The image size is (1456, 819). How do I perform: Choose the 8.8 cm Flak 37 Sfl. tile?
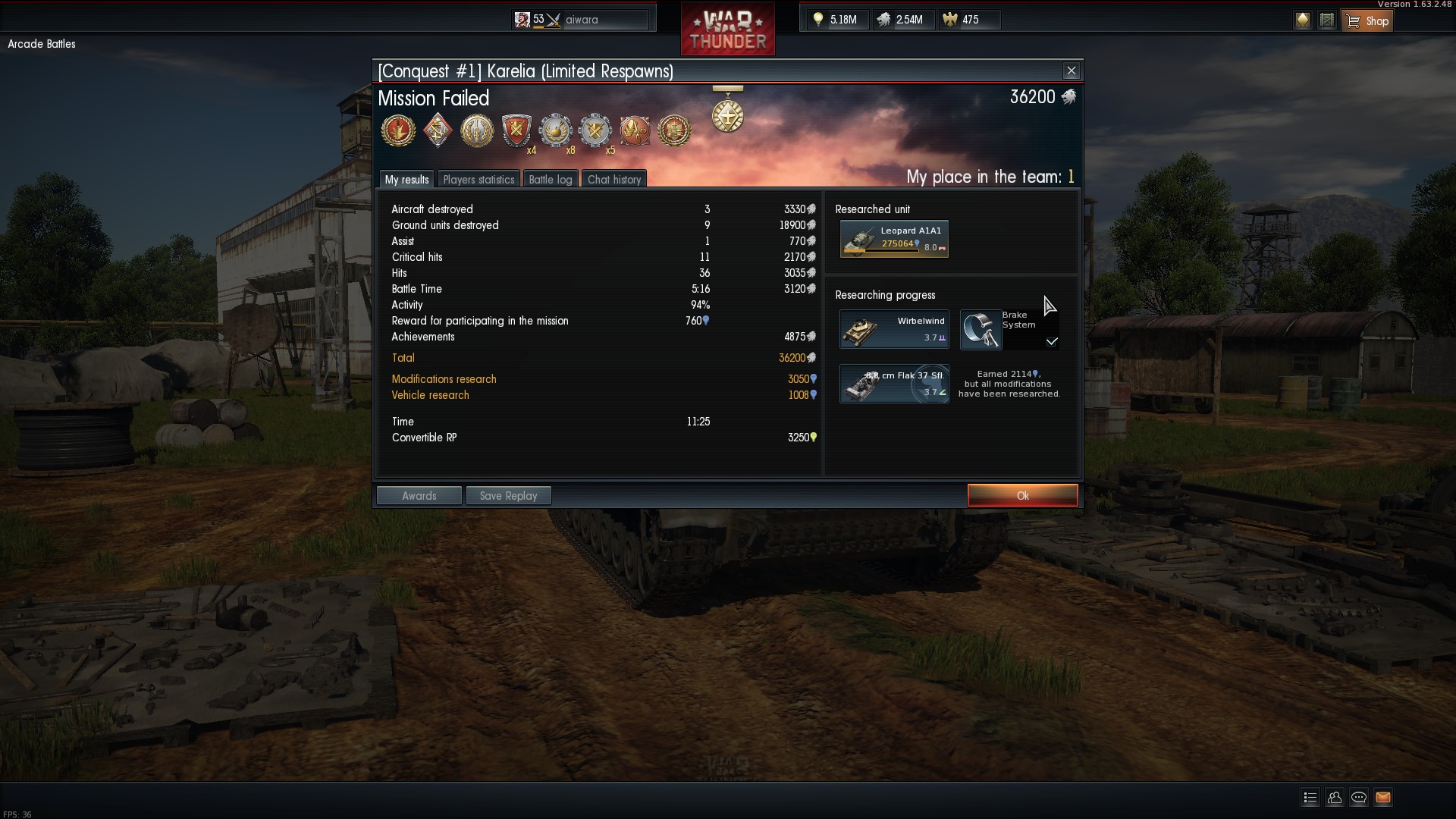pyautogui.click(x=894, y=384)
